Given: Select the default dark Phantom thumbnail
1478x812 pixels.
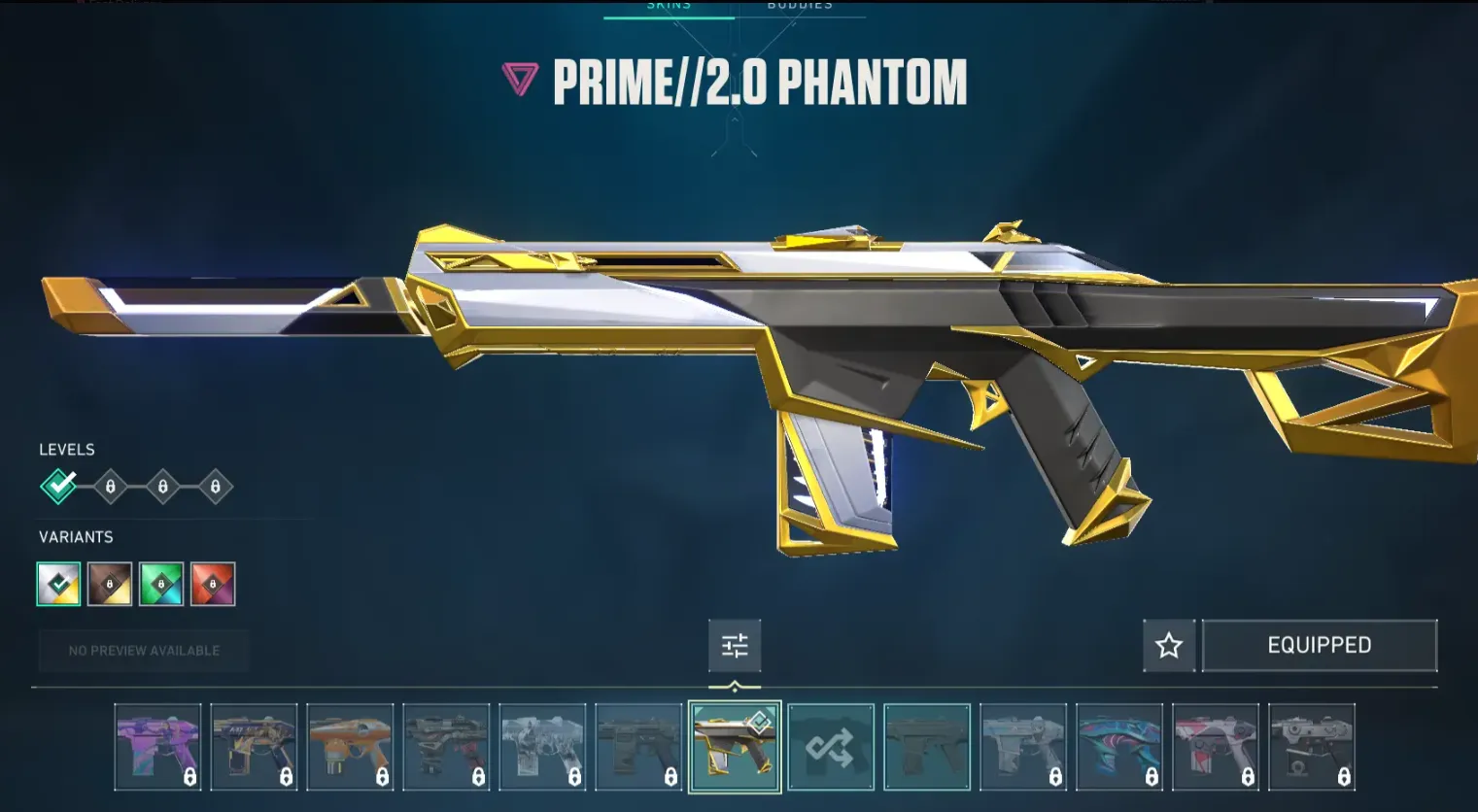Looking at the screenshot, I should pos(927,747).
